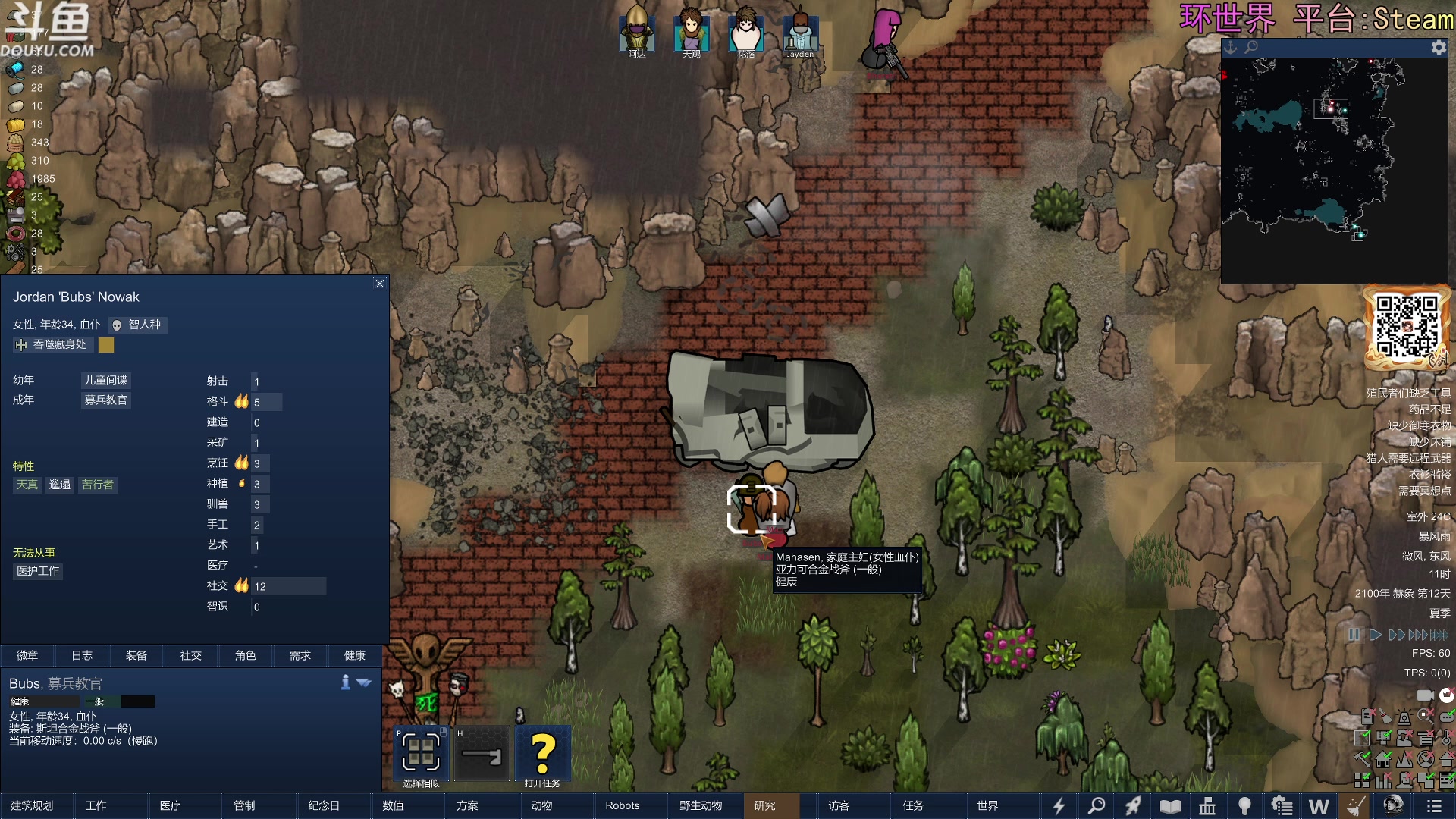The width and height of the screenshot is (1456, 819).
Task: Click the 药品不足 medicine shortage alert
Action: [x=1429, y=409]
